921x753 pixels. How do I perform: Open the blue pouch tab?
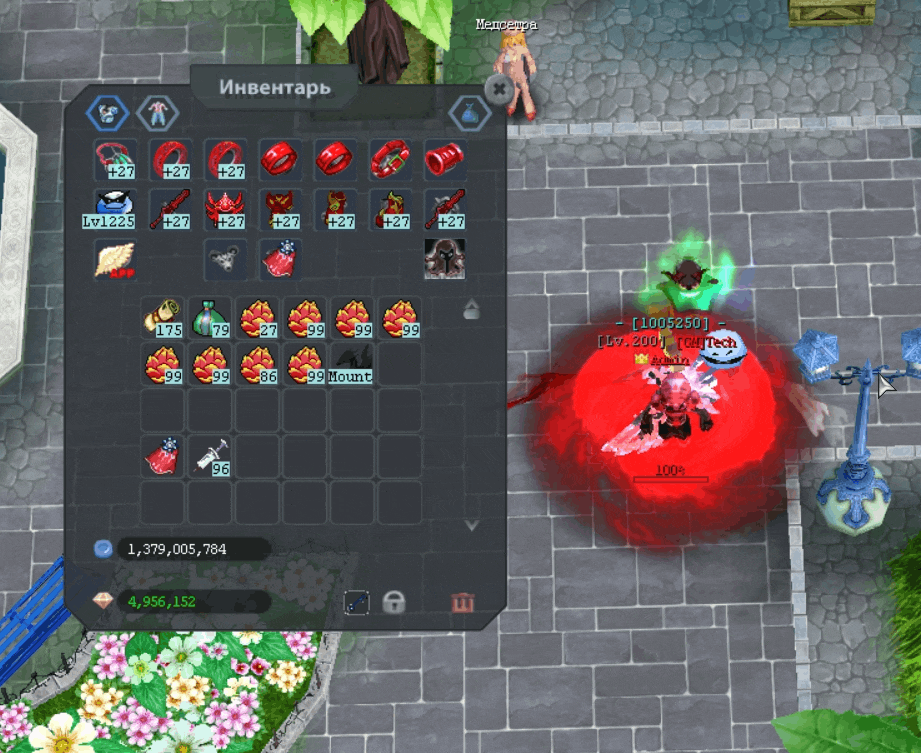click(469, 113)
